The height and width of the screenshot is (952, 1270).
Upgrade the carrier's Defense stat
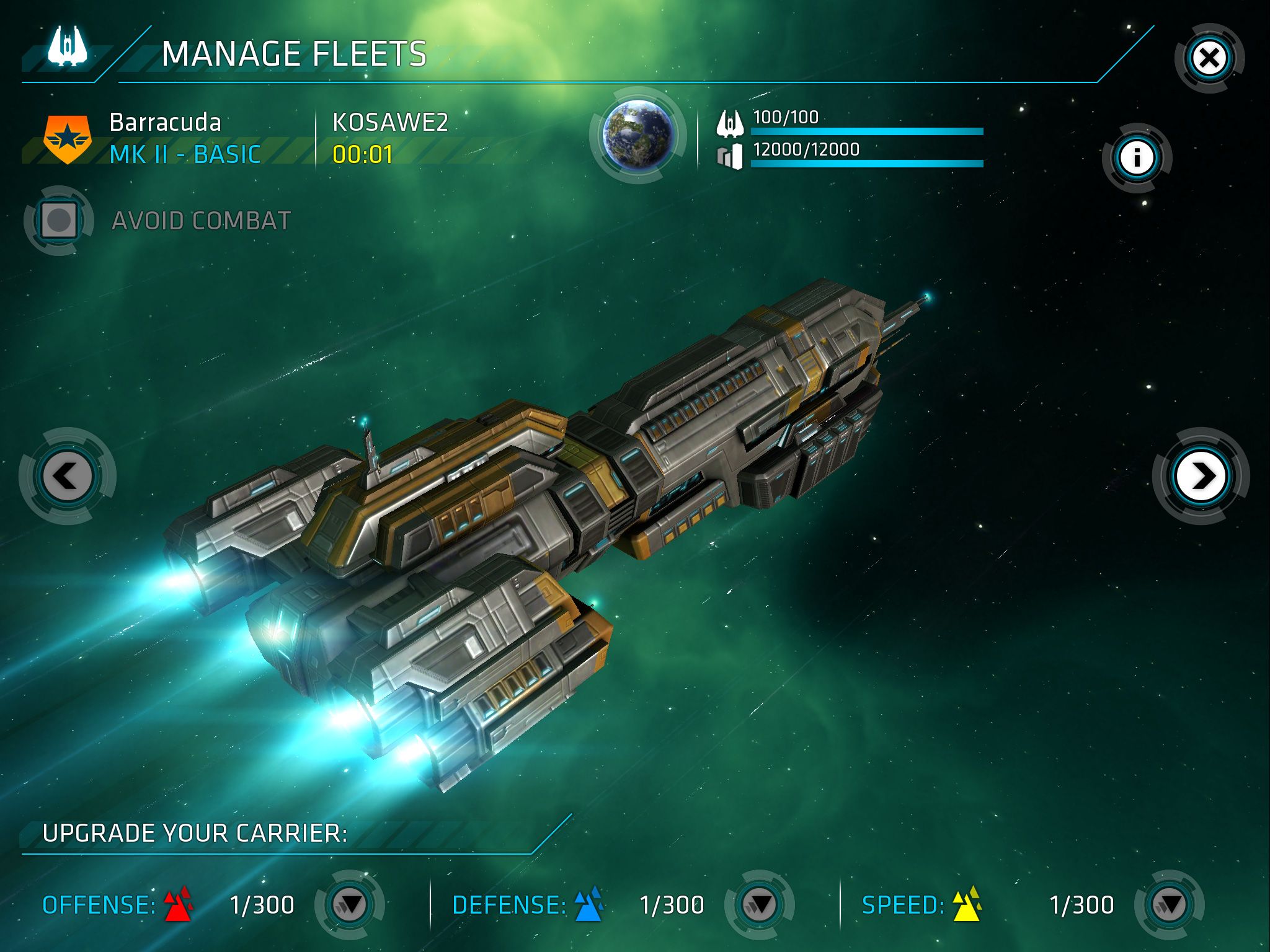(x=760, y=904)
